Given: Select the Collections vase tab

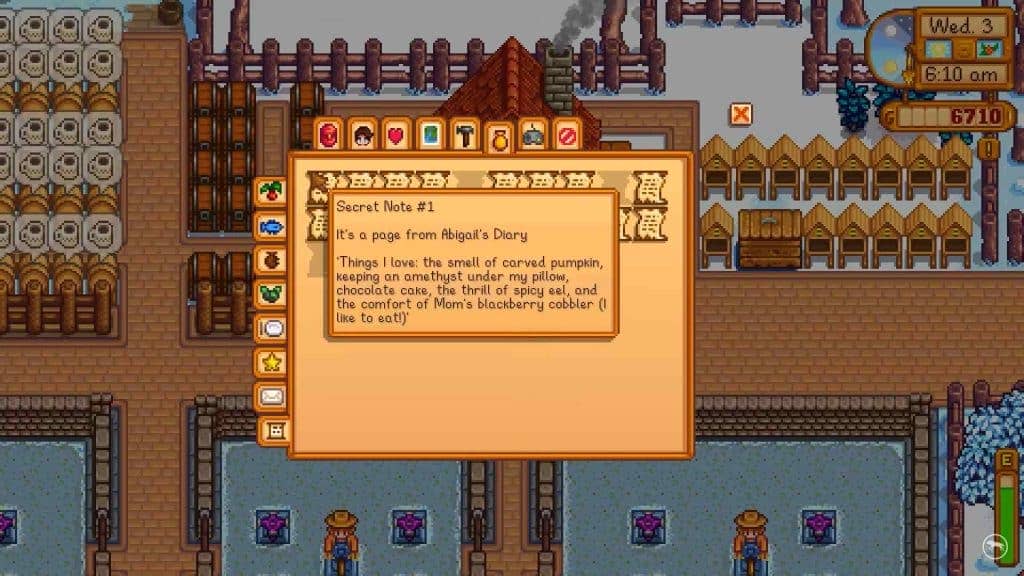Looking at the screenshot, I should click(x=498, y=138).
